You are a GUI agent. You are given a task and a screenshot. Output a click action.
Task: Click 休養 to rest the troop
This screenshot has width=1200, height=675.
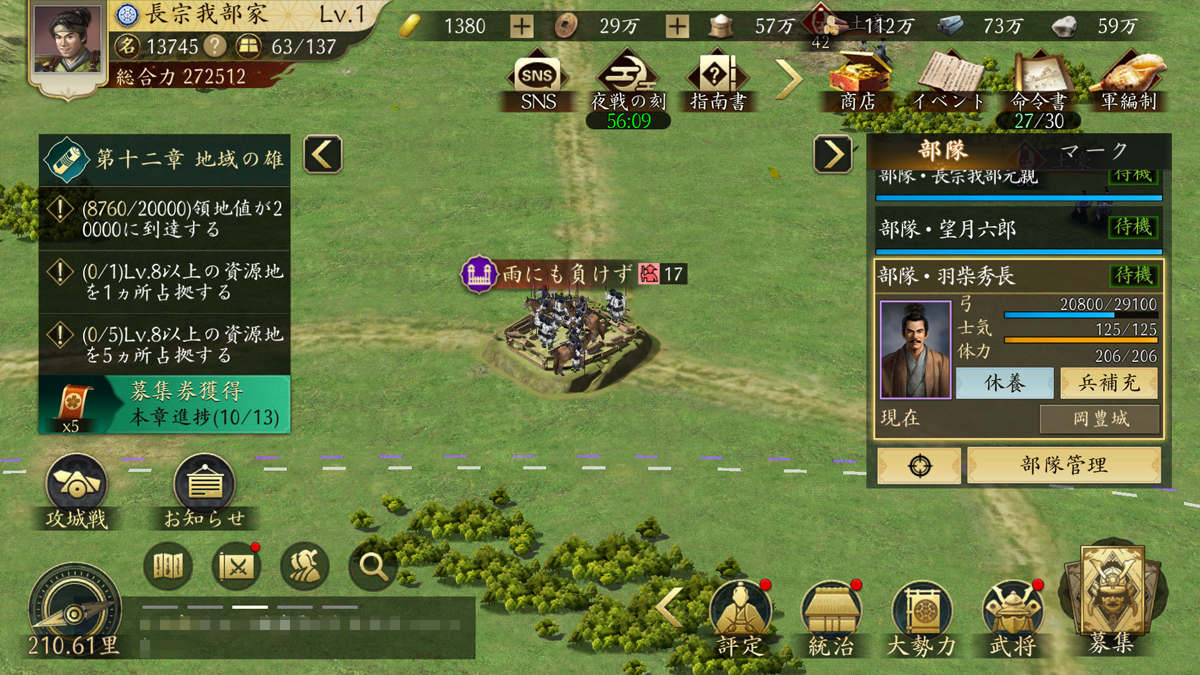(x=1004, y=384)
